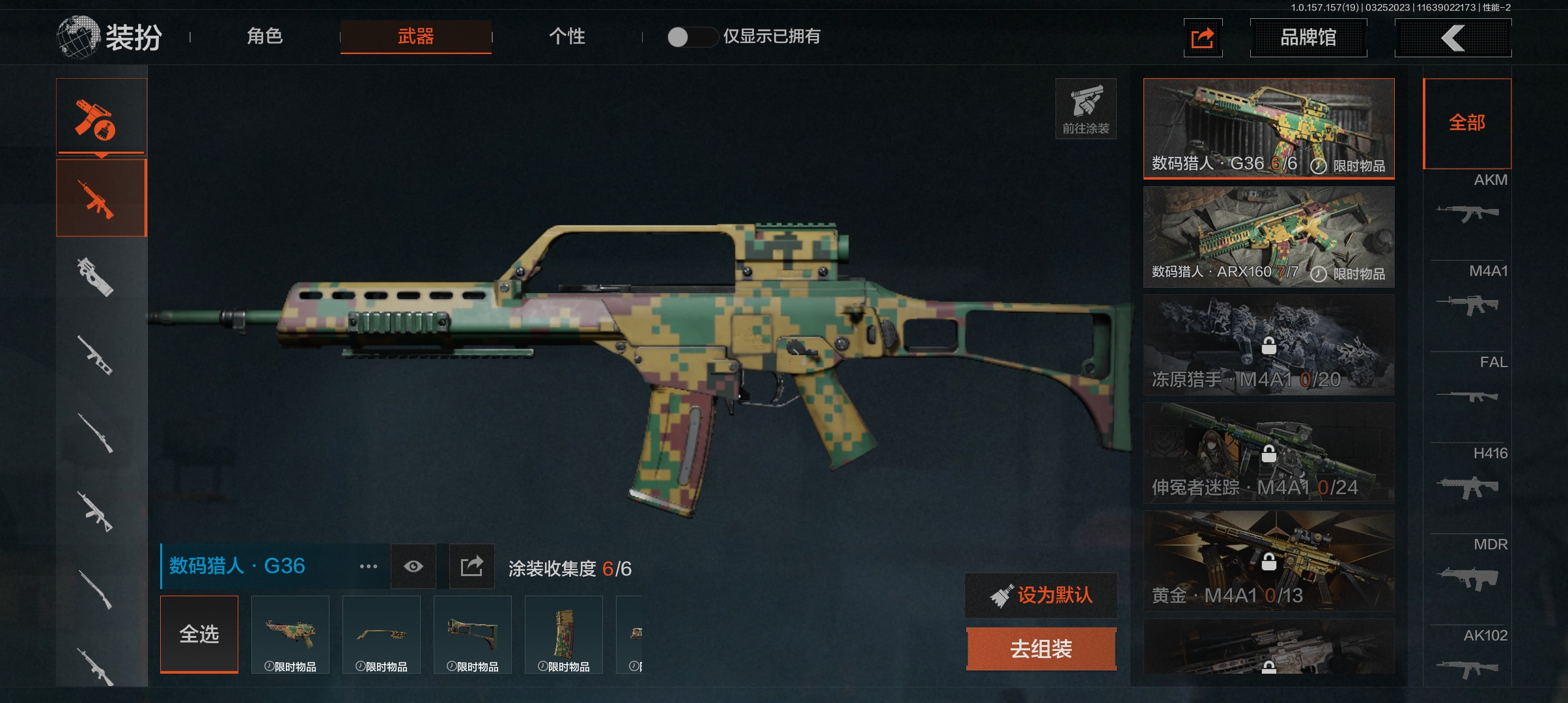Select the 武器 tab
This screenshot has width=1568, height=703.
tap(415, 36)
